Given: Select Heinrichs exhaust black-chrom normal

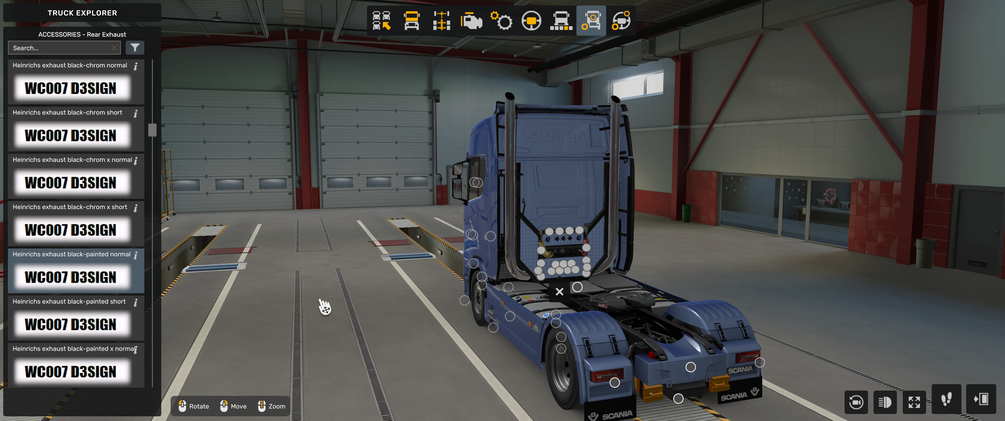Looking at the screenshot, I should pos(70,88).
